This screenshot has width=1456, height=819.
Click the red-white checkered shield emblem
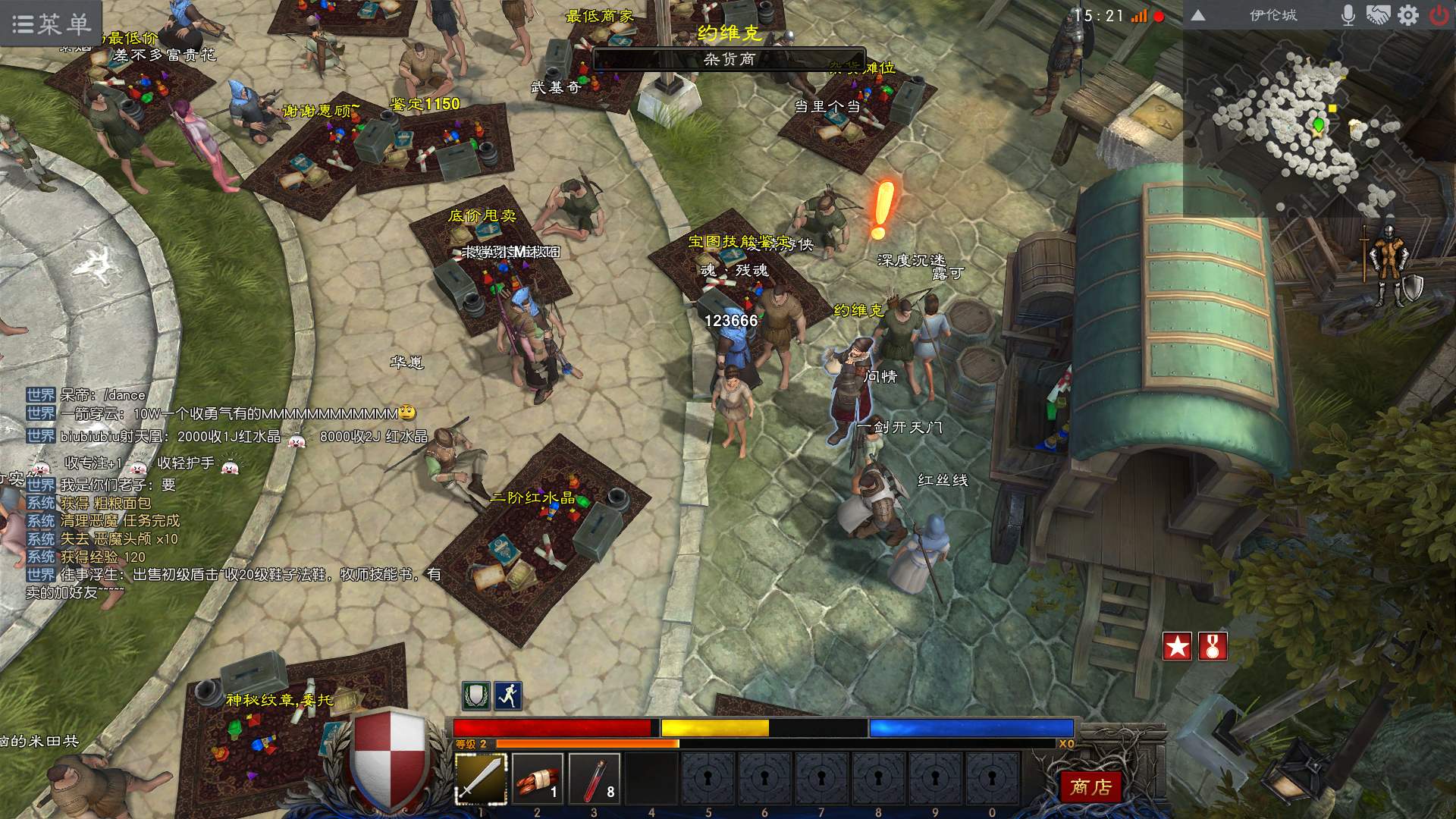[x=390, y=760]
